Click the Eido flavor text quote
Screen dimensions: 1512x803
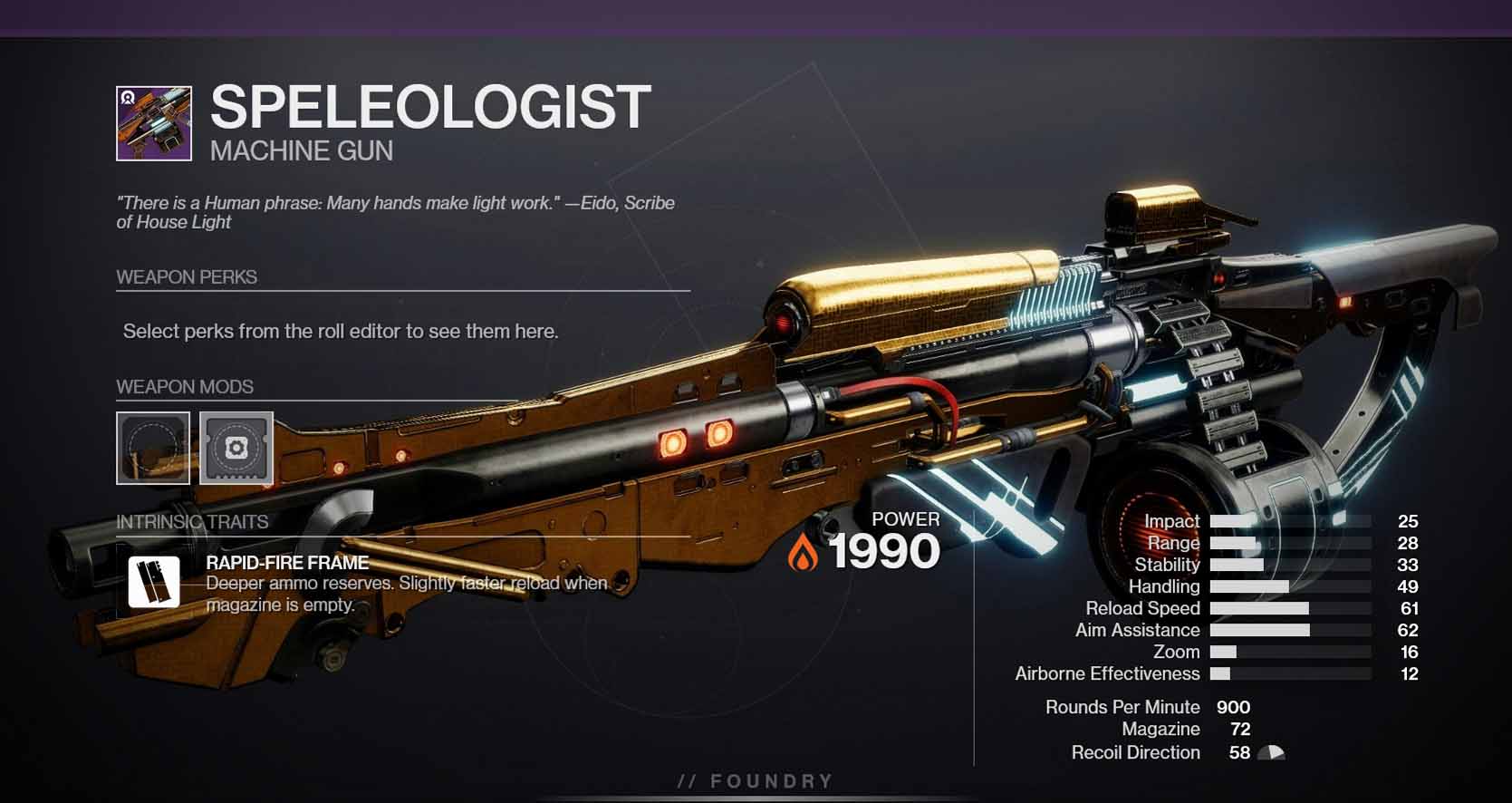coord(396,212)
